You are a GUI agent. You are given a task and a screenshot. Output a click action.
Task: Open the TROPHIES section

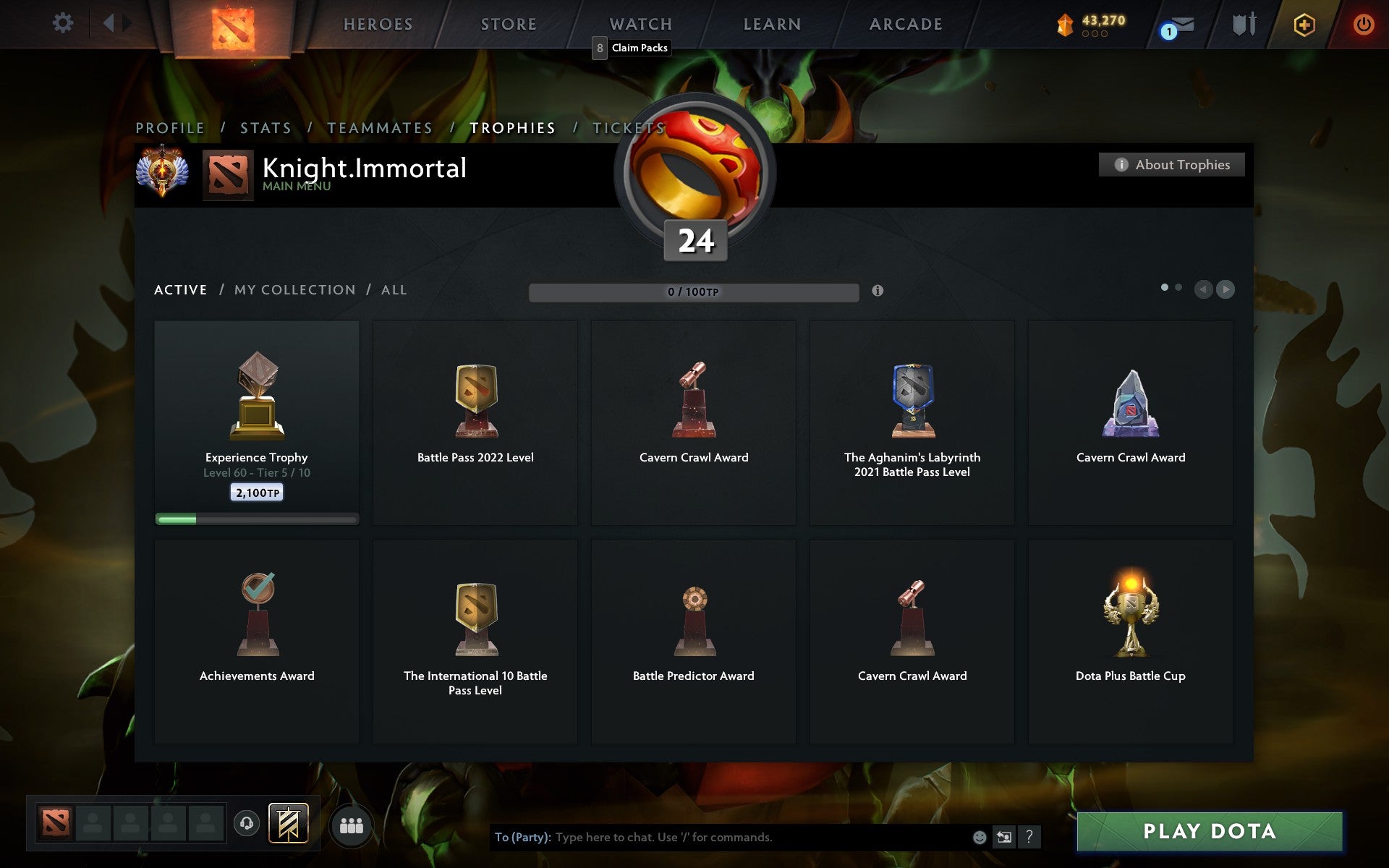pos(514,127)
